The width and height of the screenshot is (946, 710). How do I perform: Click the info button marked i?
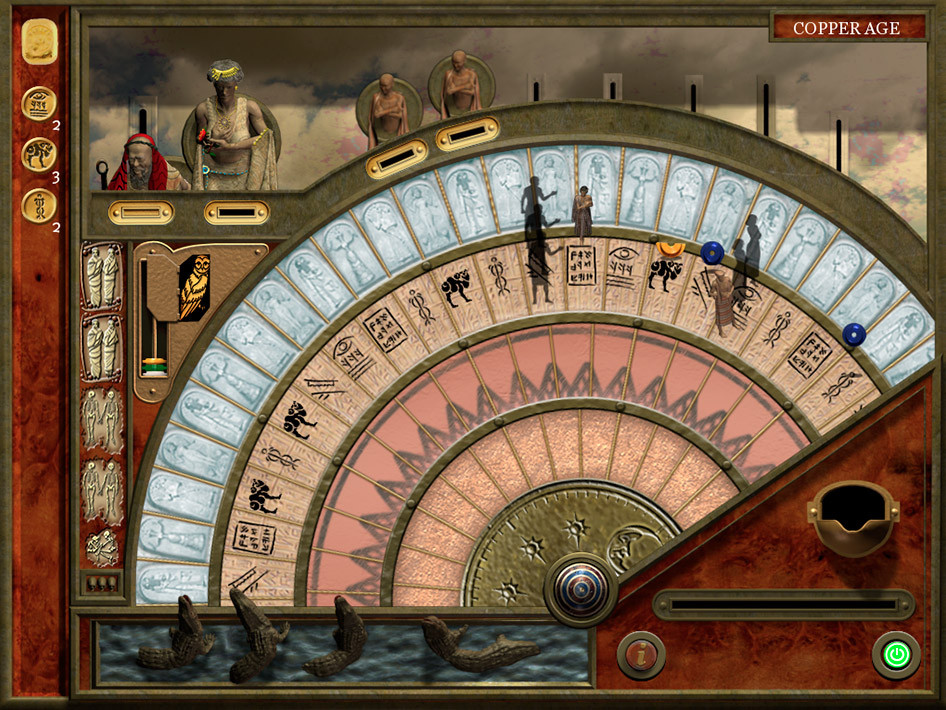641,655
